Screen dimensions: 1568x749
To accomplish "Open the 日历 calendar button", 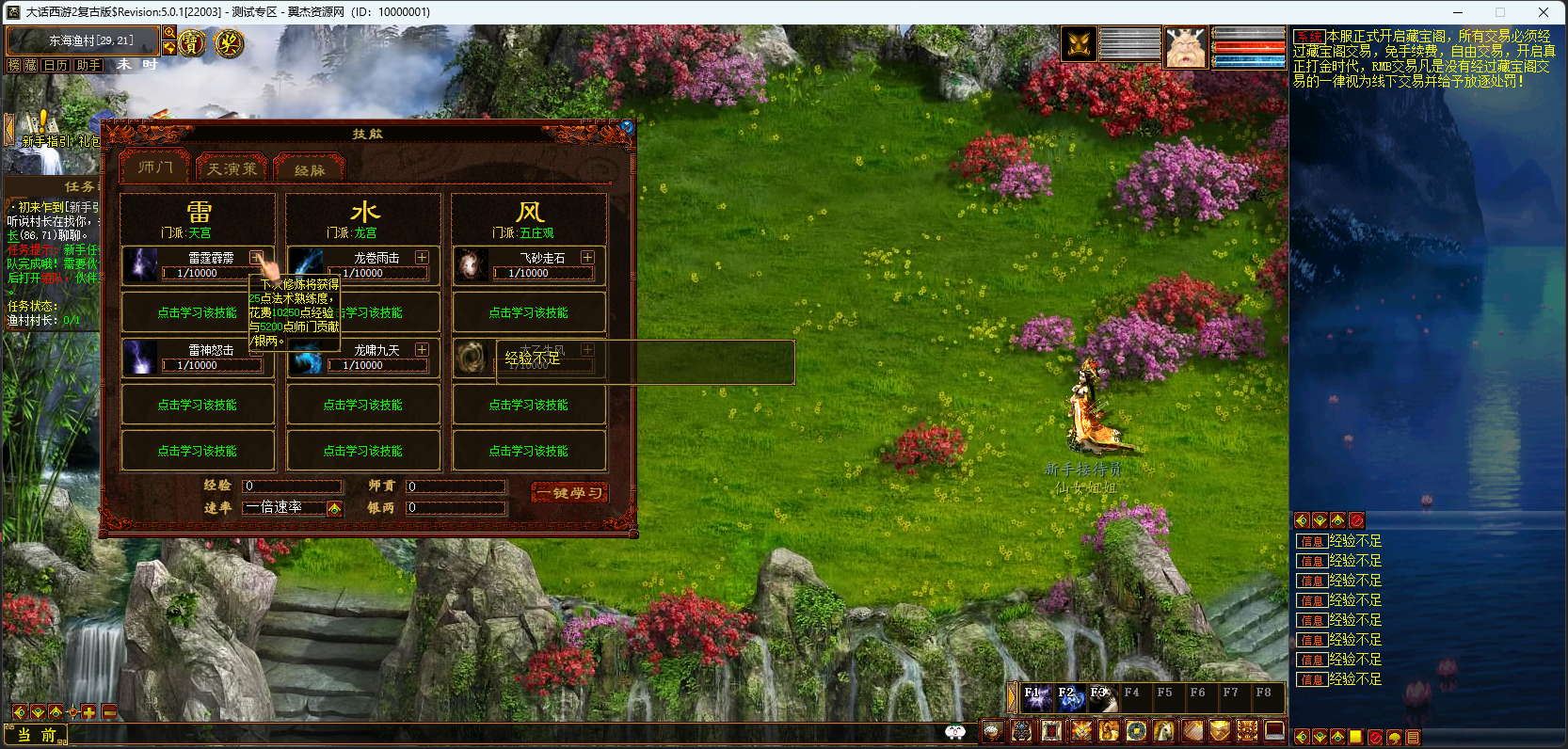I will click(x=56, y=65).
